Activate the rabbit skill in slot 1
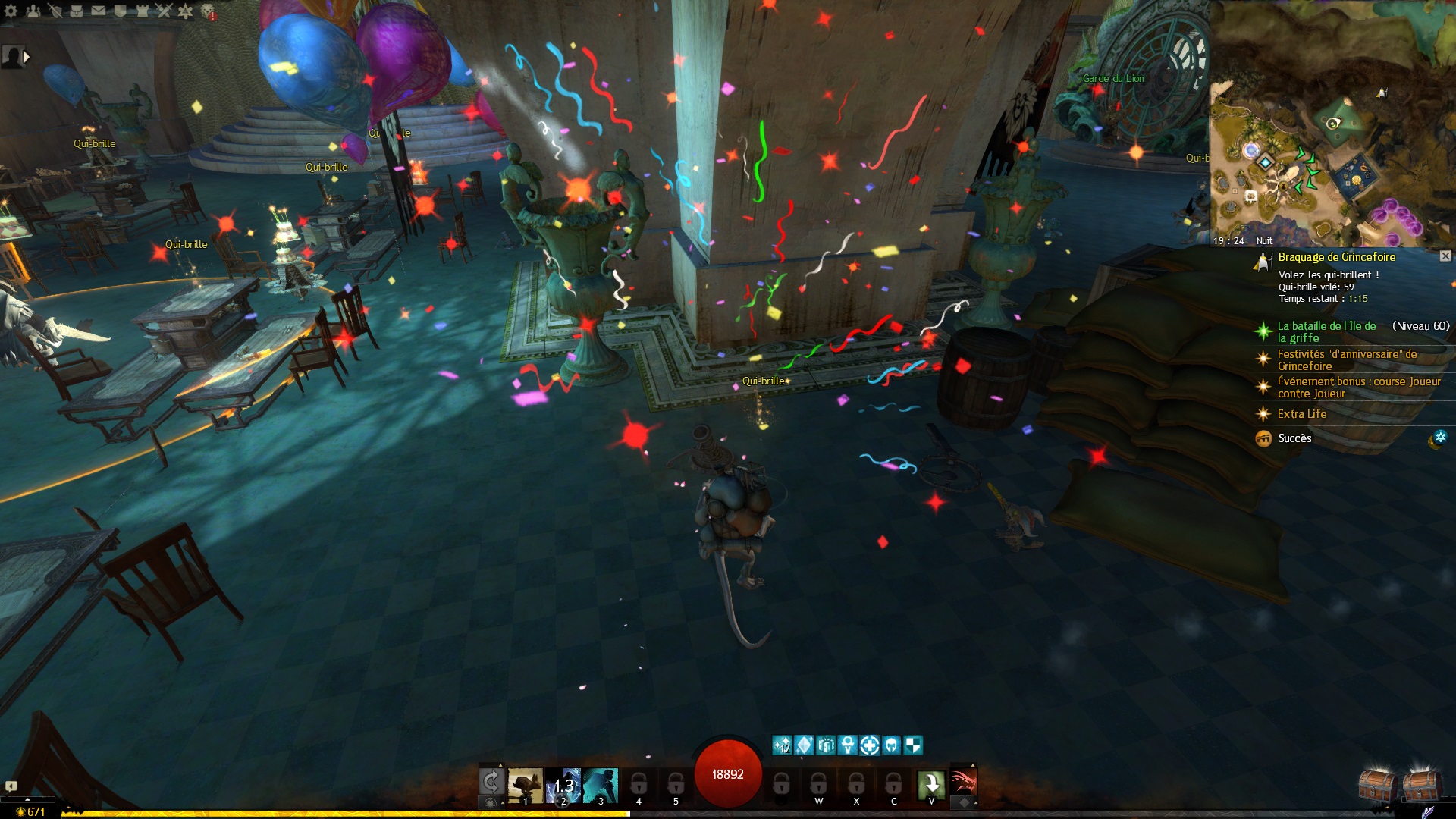Screen dimensions: 1456x819 tap(525, 786)
